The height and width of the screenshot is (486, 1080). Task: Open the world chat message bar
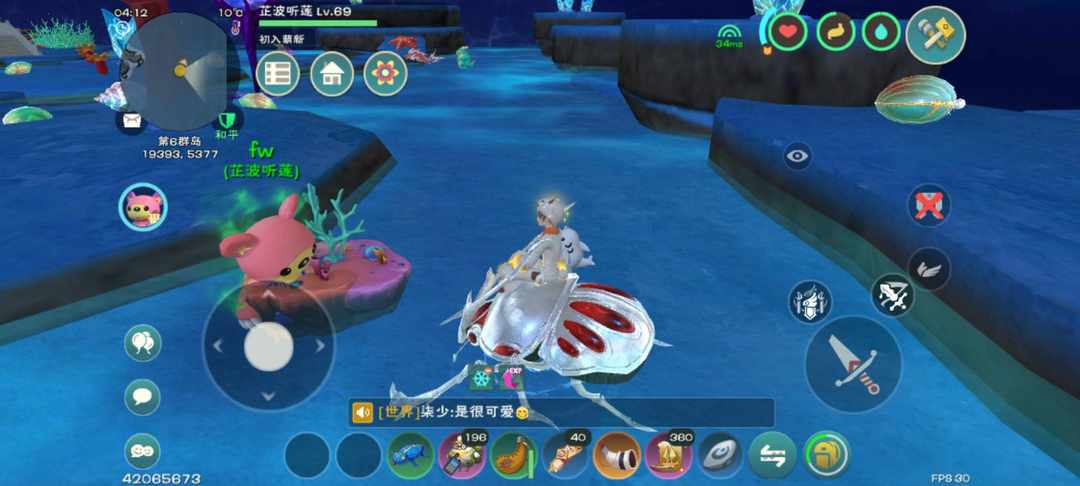pos(560,412)
